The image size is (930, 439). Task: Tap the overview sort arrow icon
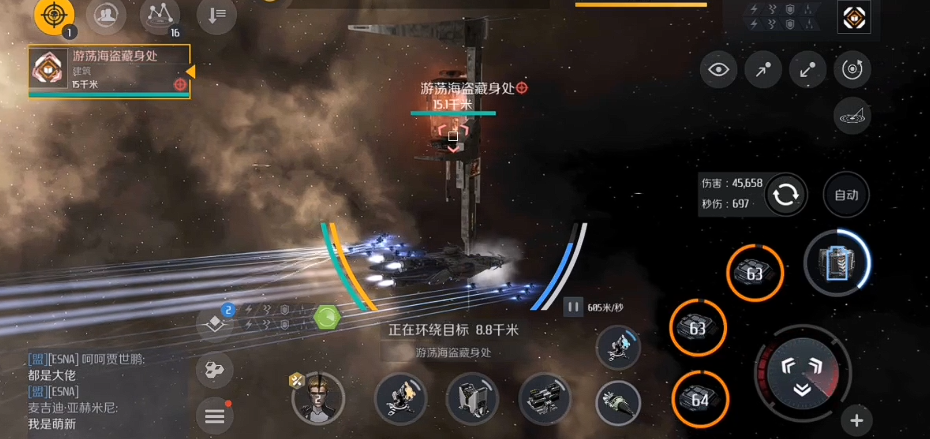(x=216, y=14)
